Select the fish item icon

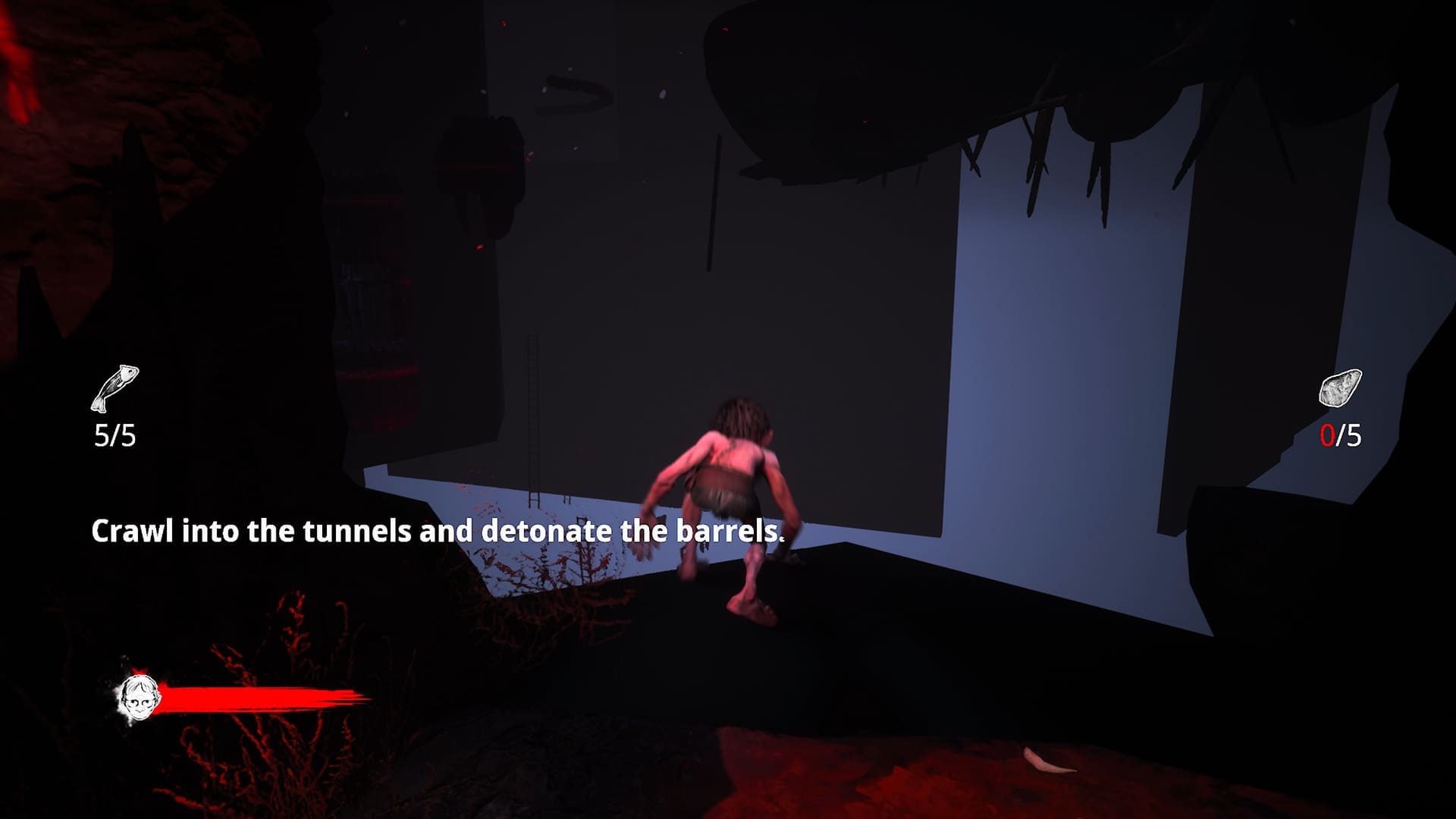coord(115,388)
